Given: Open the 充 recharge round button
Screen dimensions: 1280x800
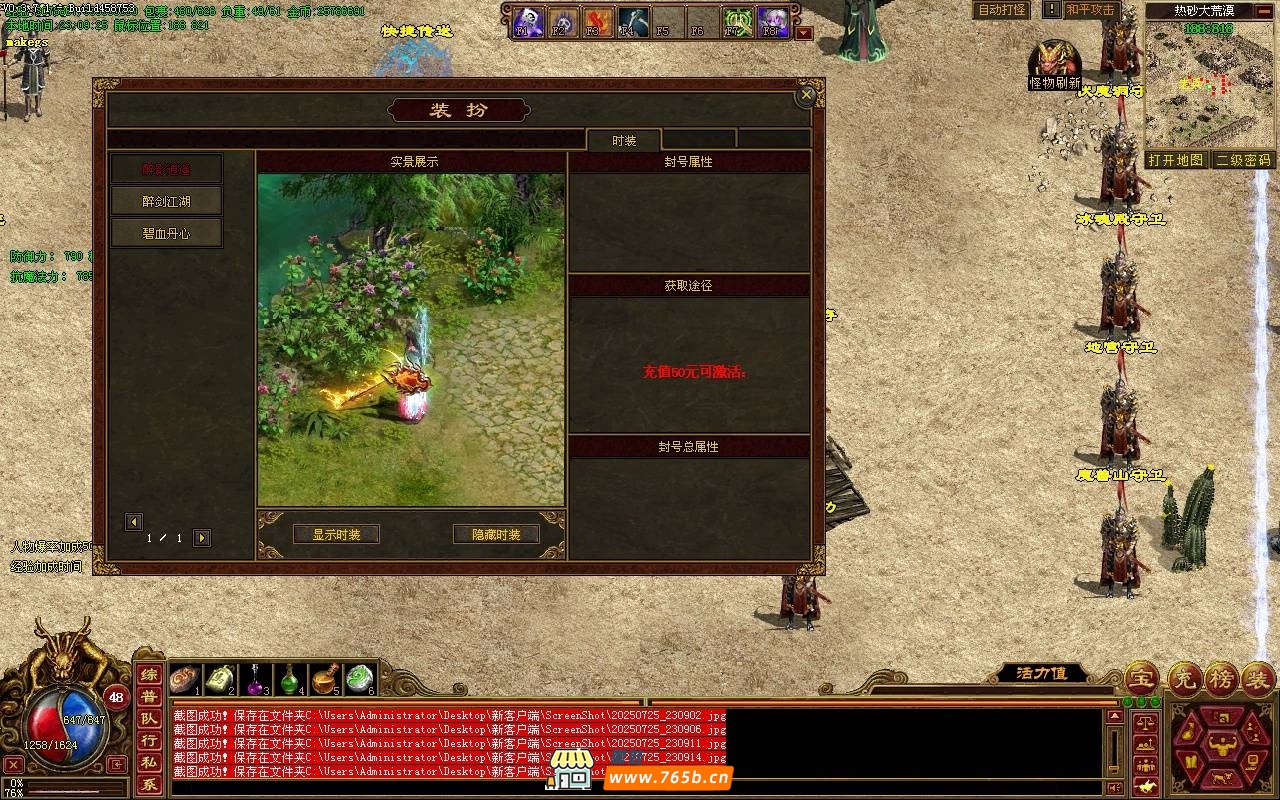Looking at the screenshot, I should pos(1187,679).
